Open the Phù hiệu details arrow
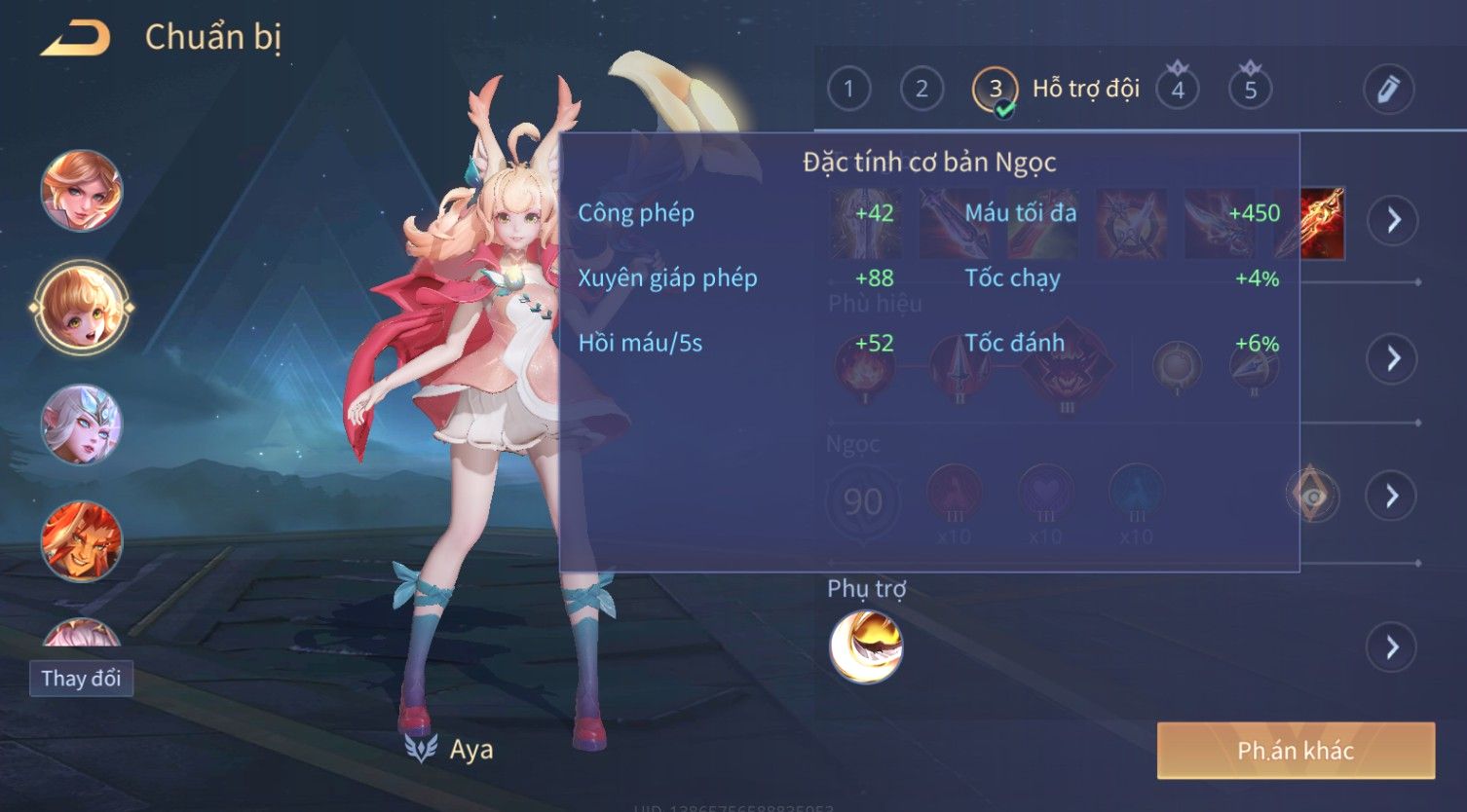Screen dimensions: 1467x812 point(1393,358)
